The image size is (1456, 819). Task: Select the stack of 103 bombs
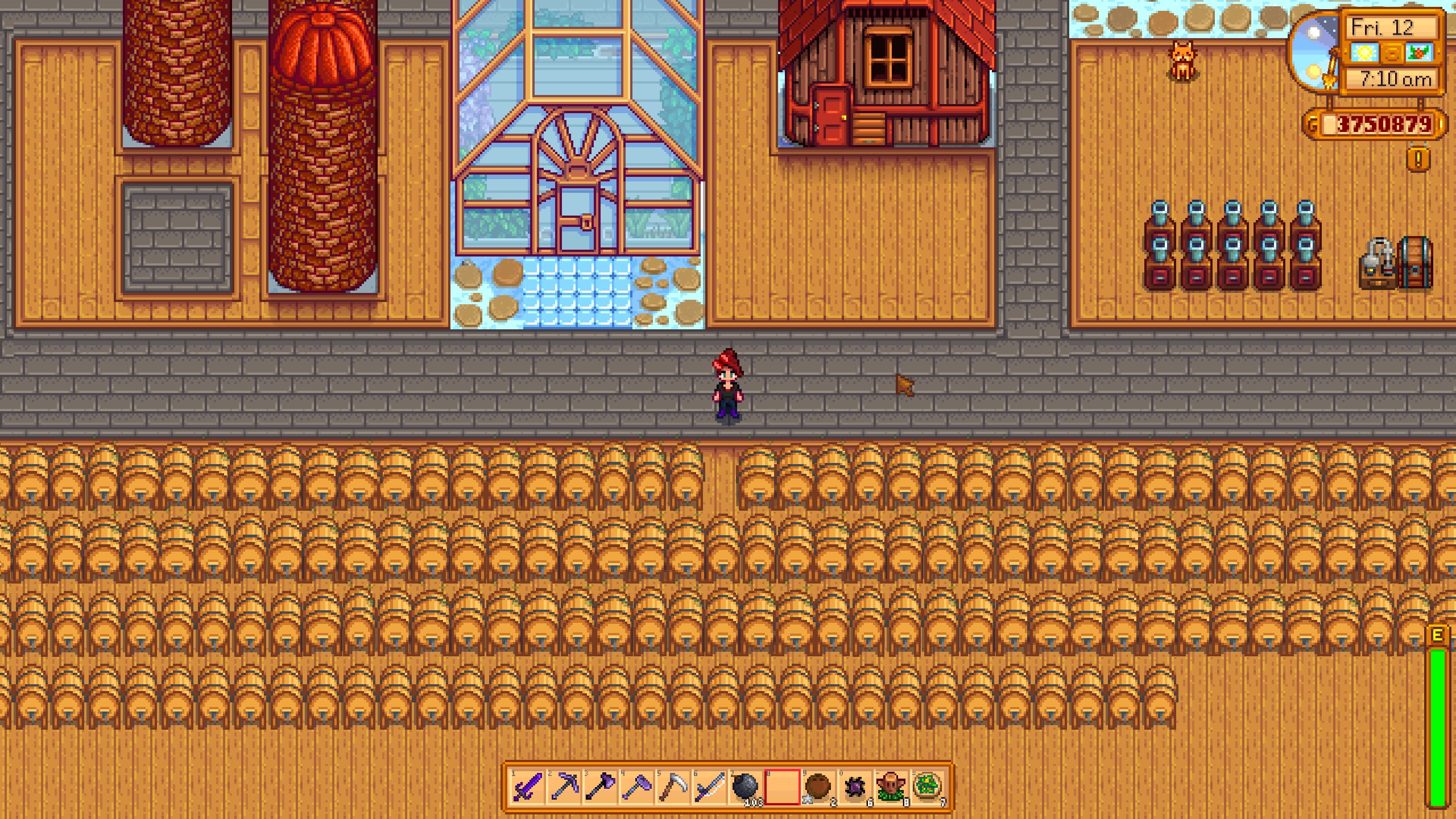(x=746, y=787)
